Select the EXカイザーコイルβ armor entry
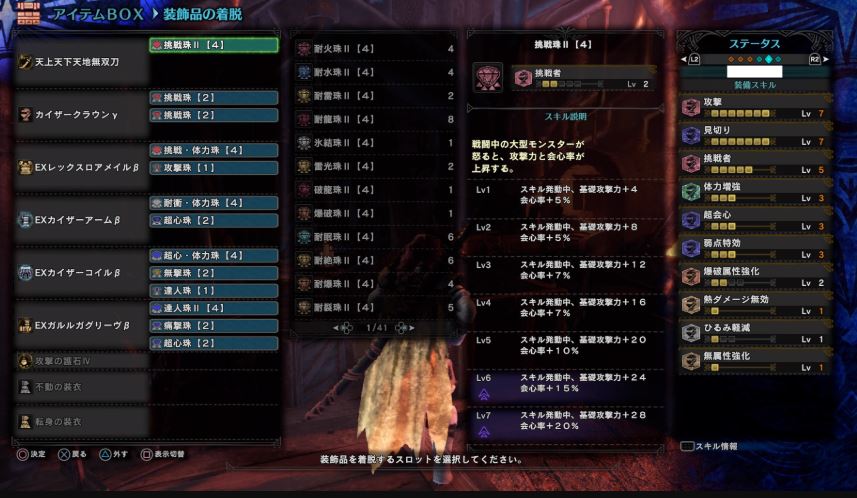 78,272
